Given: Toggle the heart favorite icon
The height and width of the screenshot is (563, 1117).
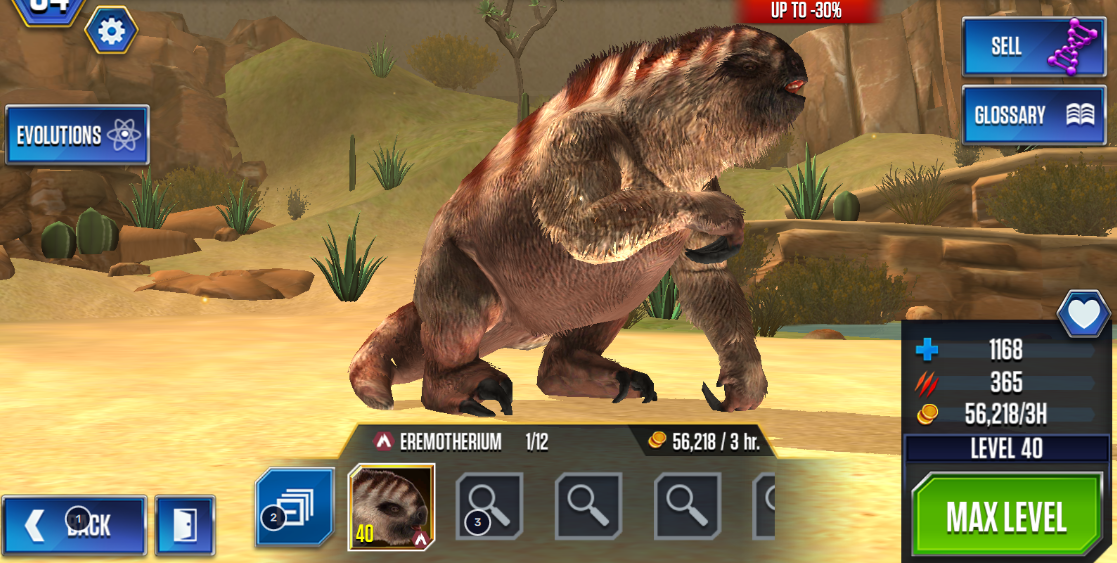Looking at the screenshot, I should [1083, 316].
